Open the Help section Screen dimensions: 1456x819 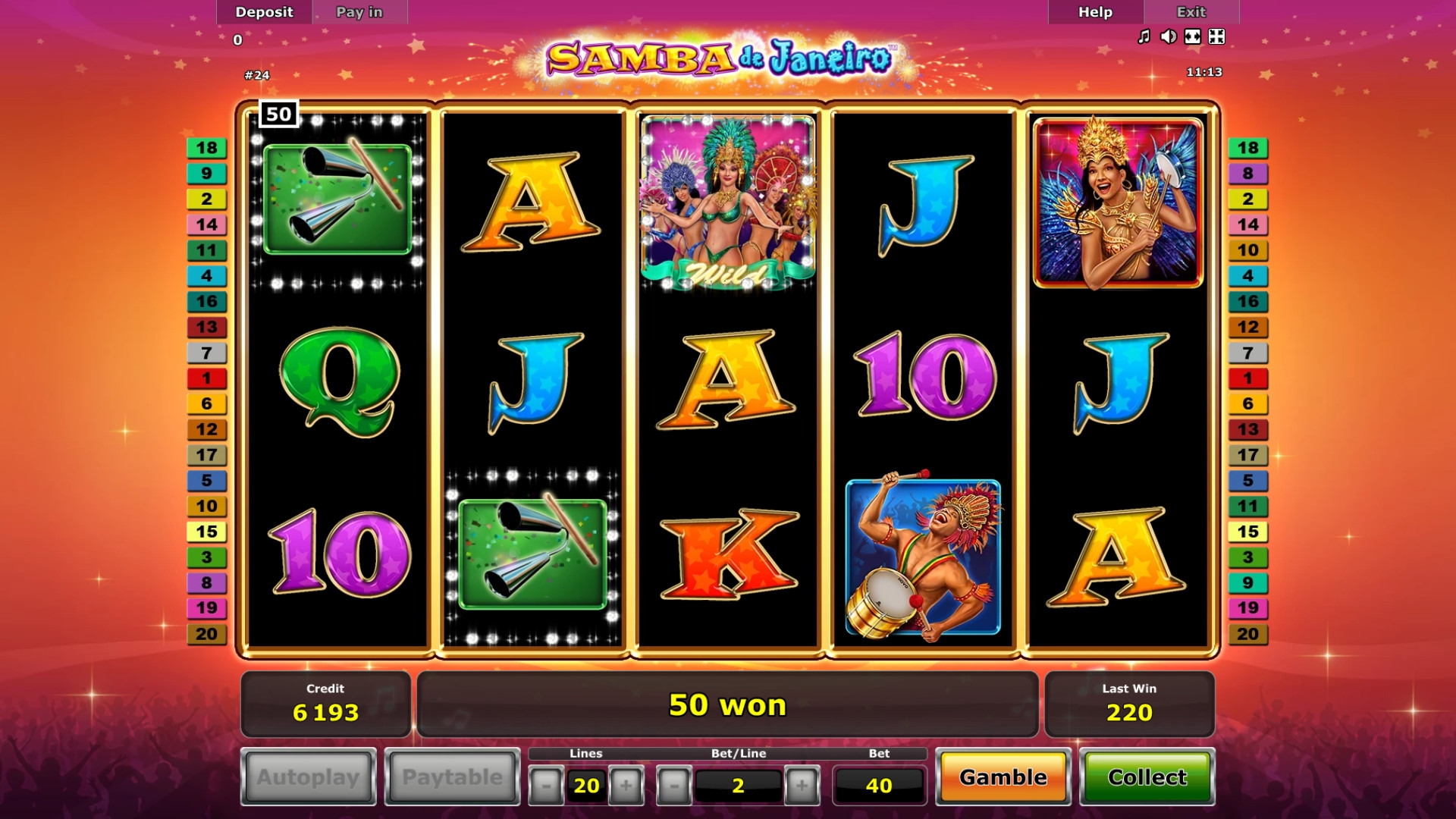(x=1095, y=12)
